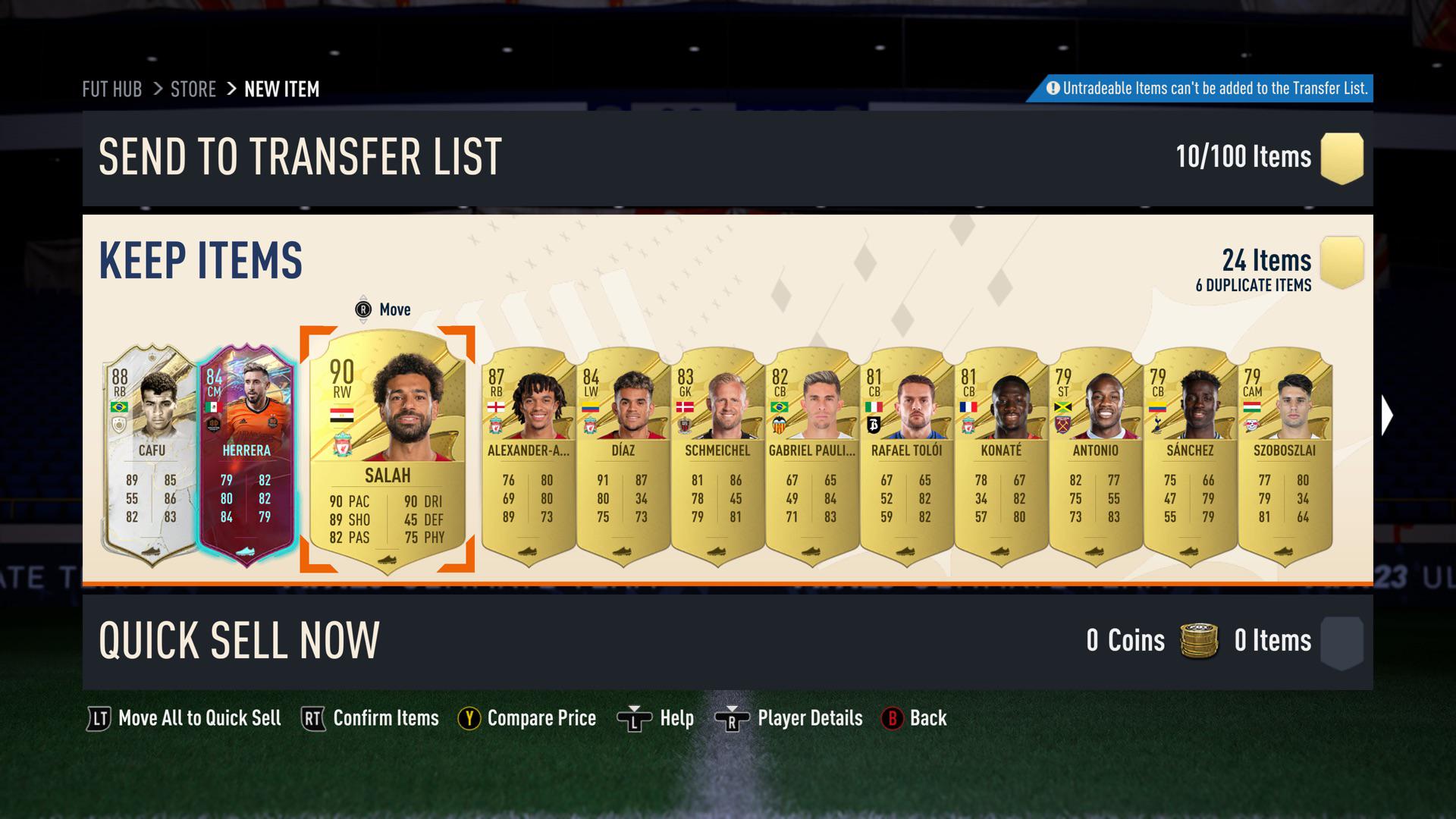Open the STORE breadcrumb entry
The image size is (1456, 819).
click(x=193, y=89)
